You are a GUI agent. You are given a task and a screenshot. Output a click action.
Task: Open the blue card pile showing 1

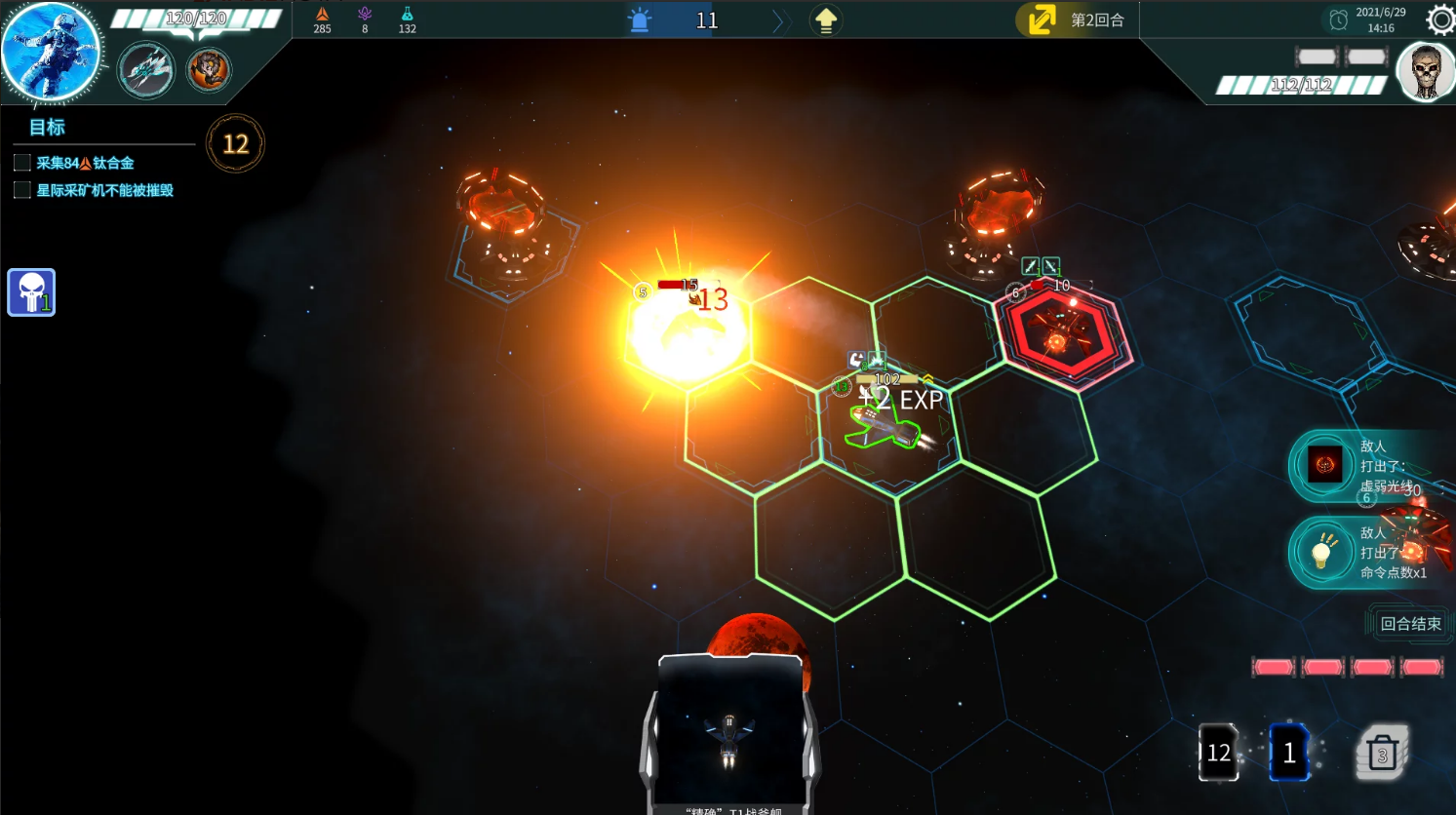1288,753
